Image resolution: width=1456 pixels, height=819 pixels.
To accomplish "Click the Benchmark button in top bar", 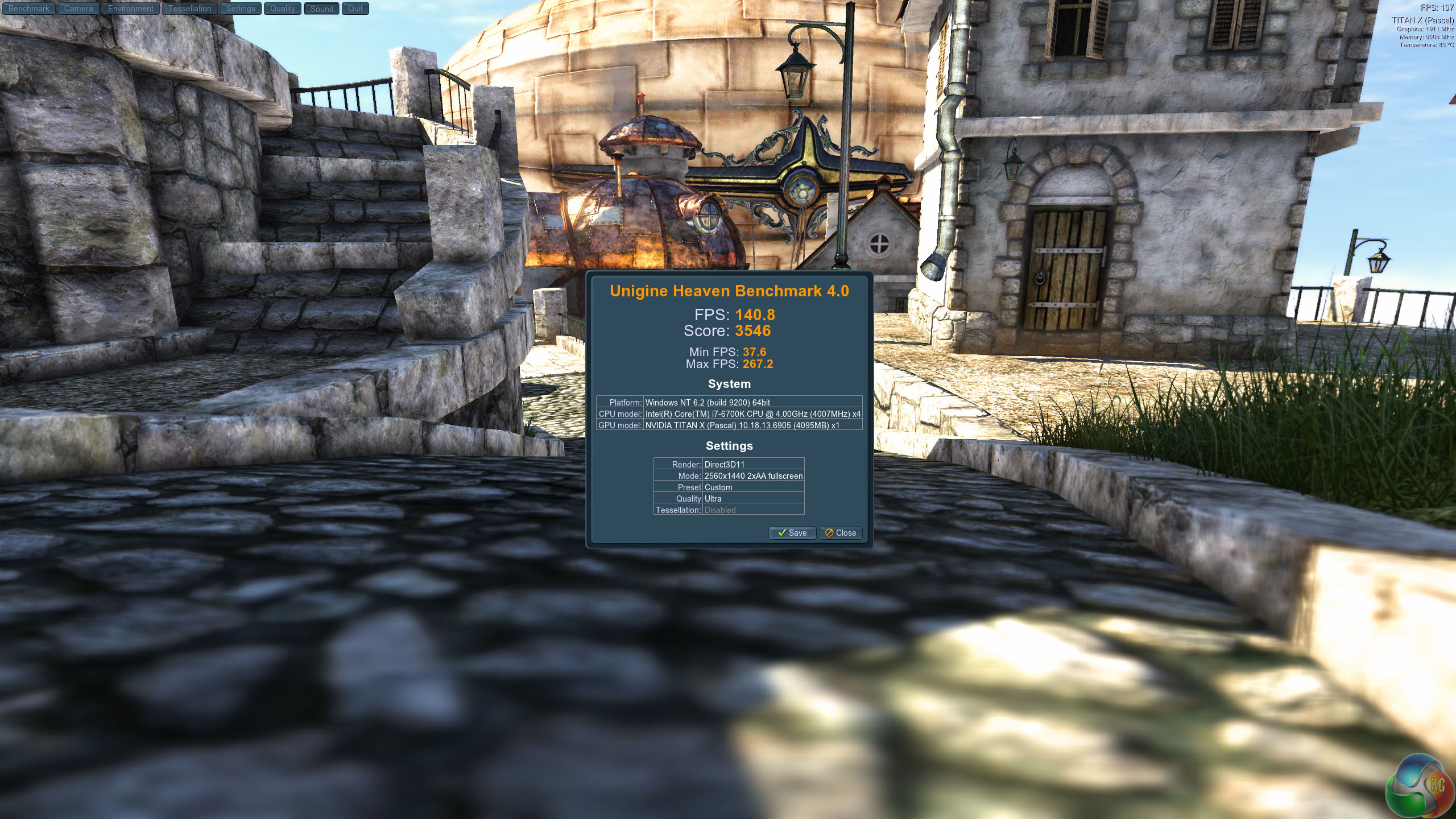I will point(28,9).
